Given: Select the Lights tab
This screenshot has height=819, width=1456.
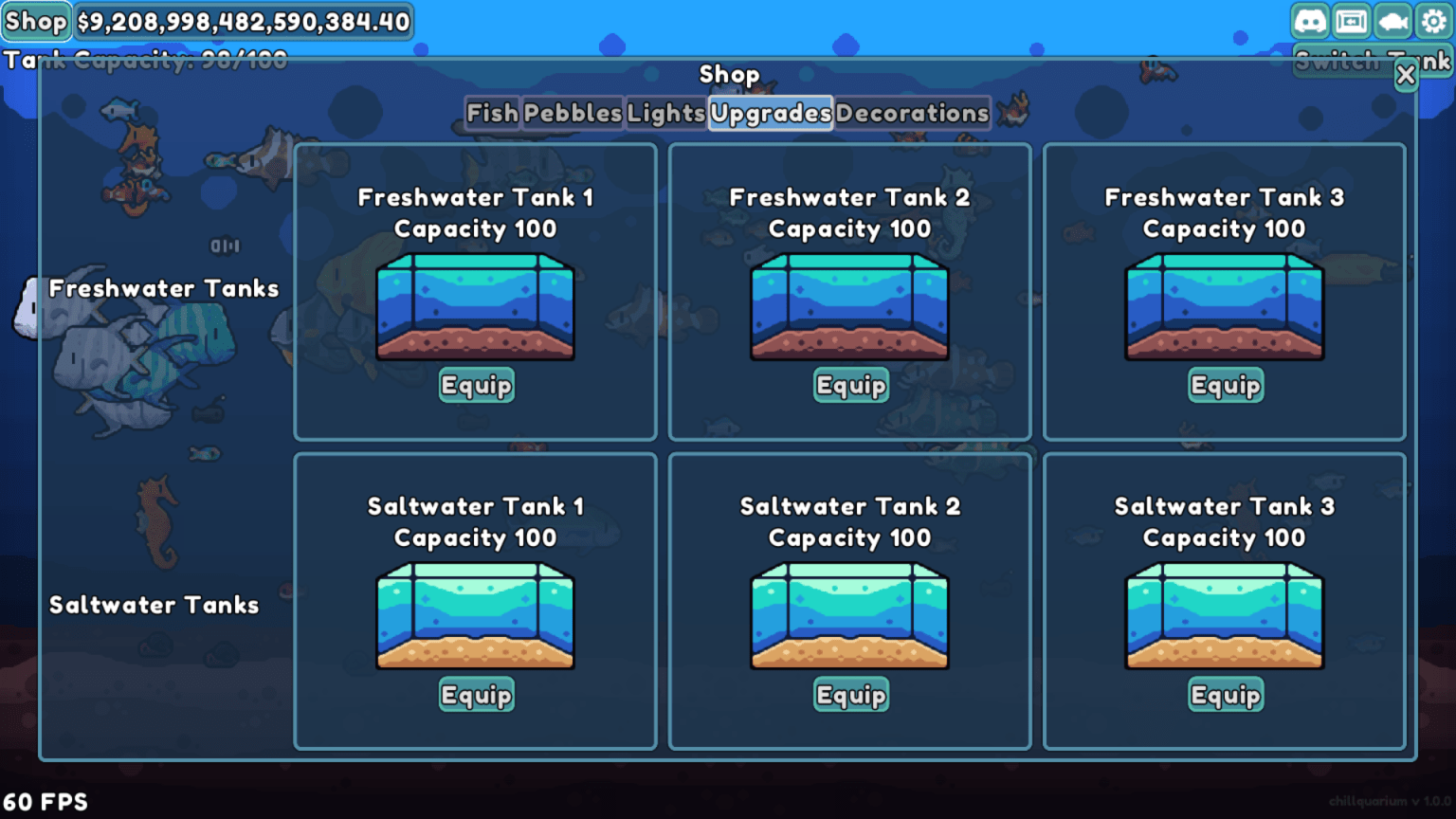Looking at the screenshot, I should (666, 114).
